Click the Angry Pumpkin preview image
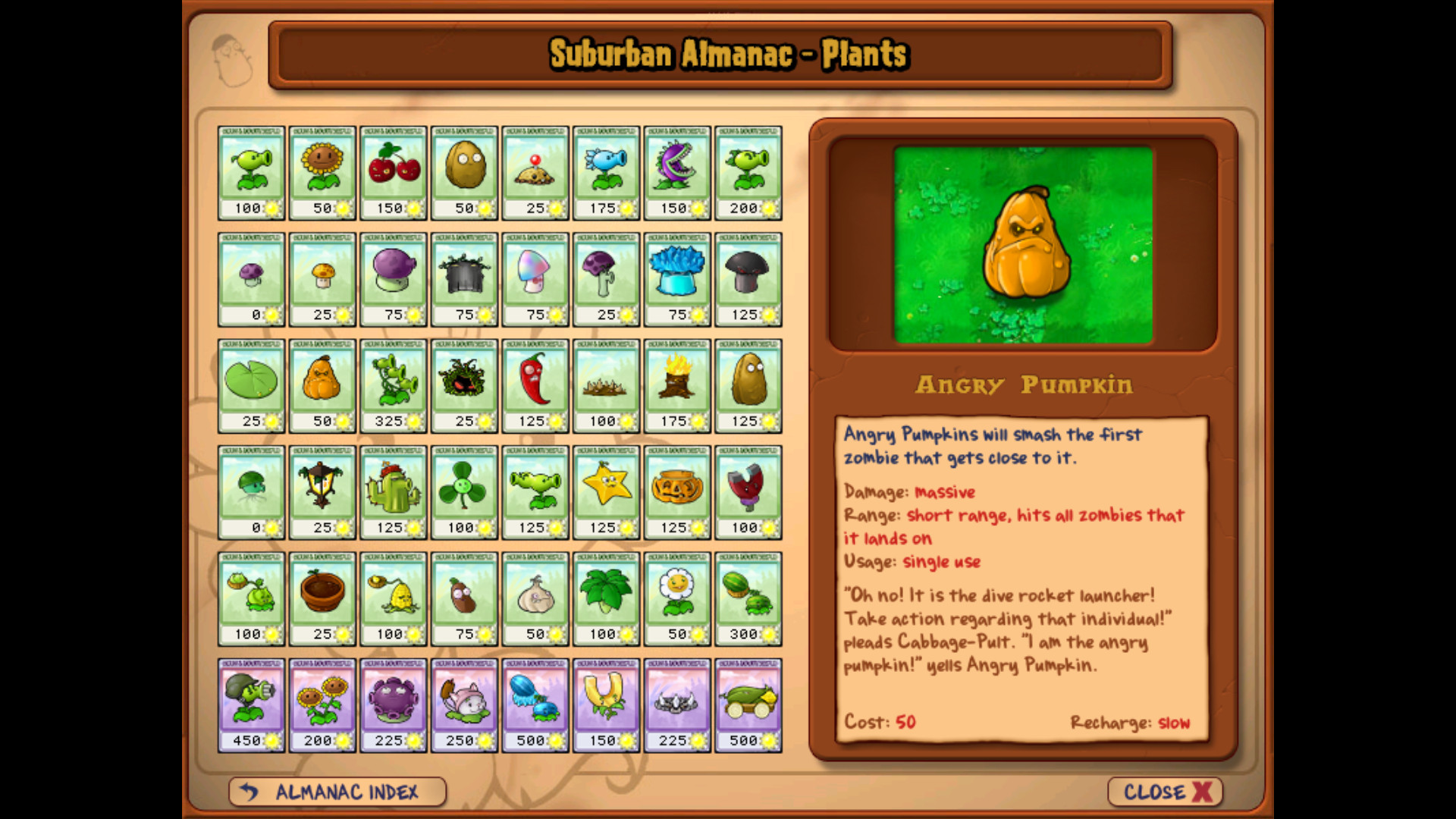The image size is (1456, 819). (x=1022, y=244)
